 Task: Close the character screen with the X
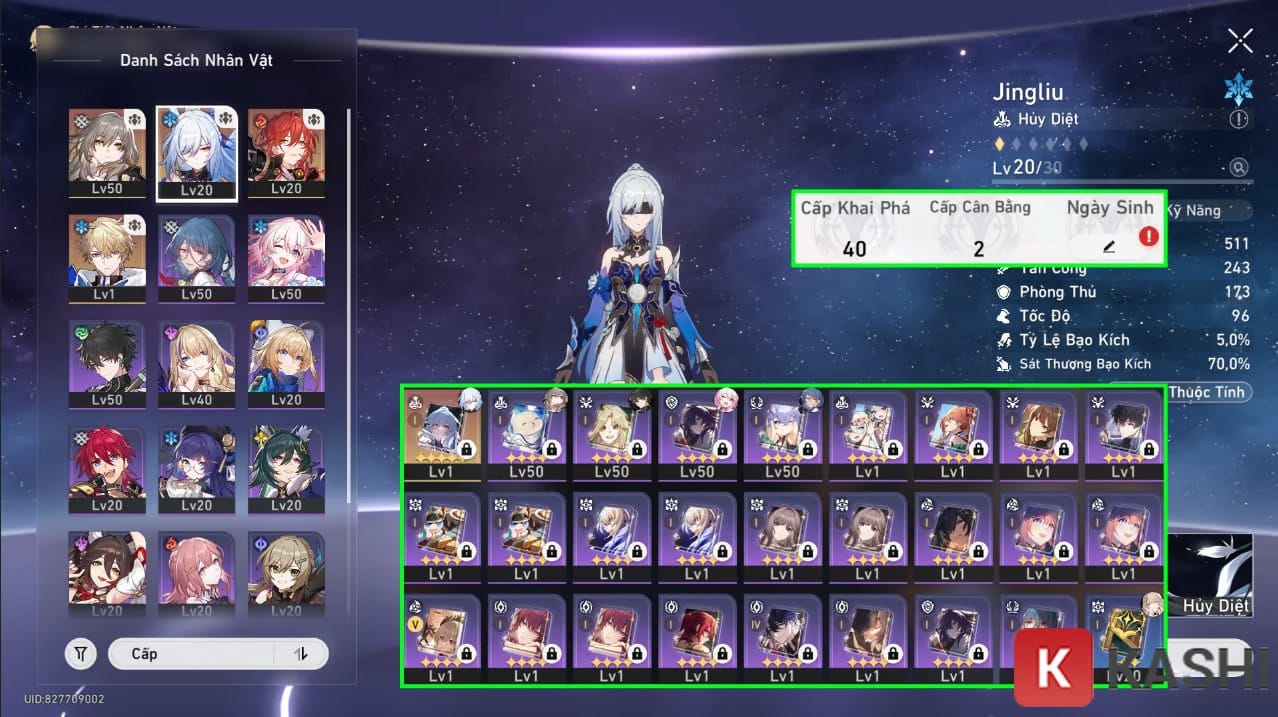[1240, 40]
